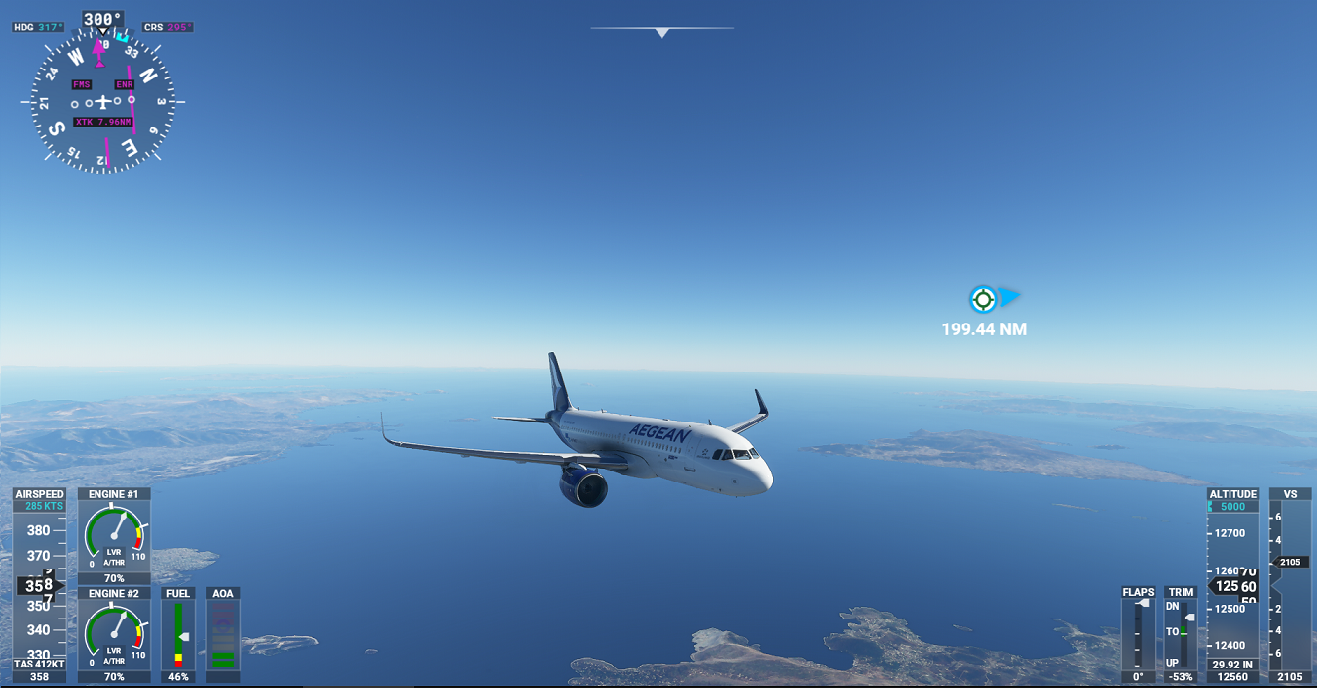Click the airspeed tape panel
1317x688 pixels.
[39, 585]
